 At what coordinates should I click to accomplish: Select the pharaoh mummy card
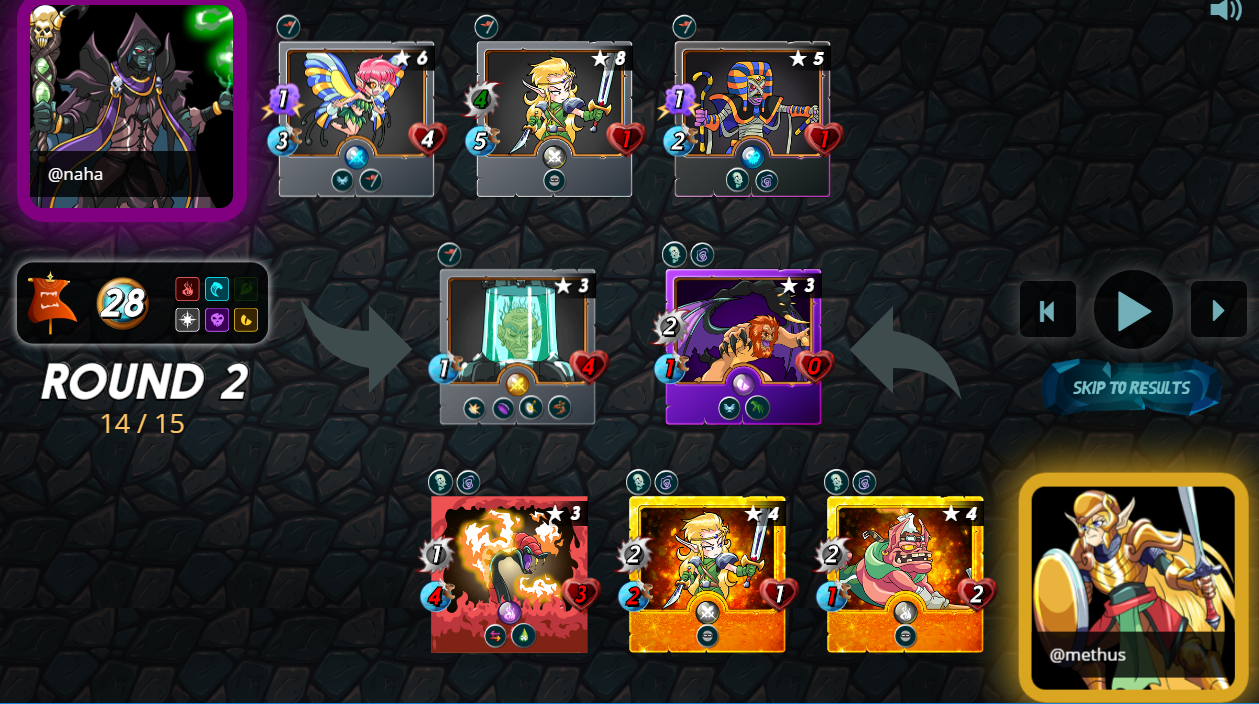point(752,119)
